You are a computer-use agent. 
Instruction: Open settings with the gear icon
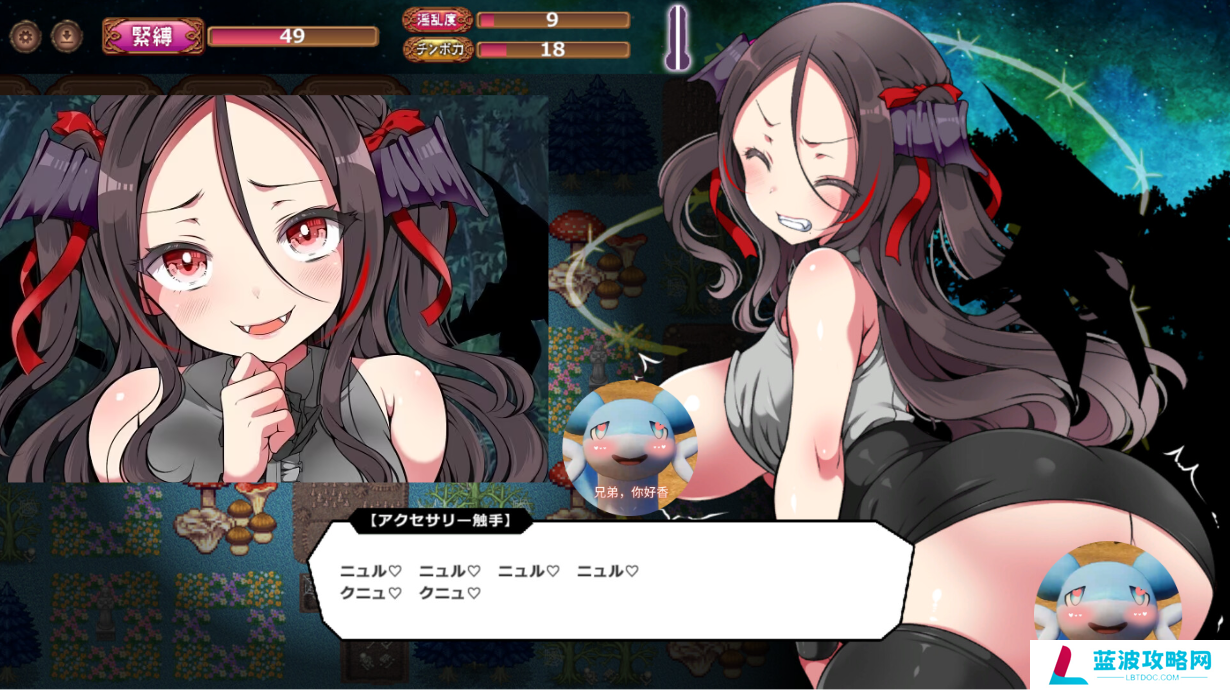coord(24,37)
